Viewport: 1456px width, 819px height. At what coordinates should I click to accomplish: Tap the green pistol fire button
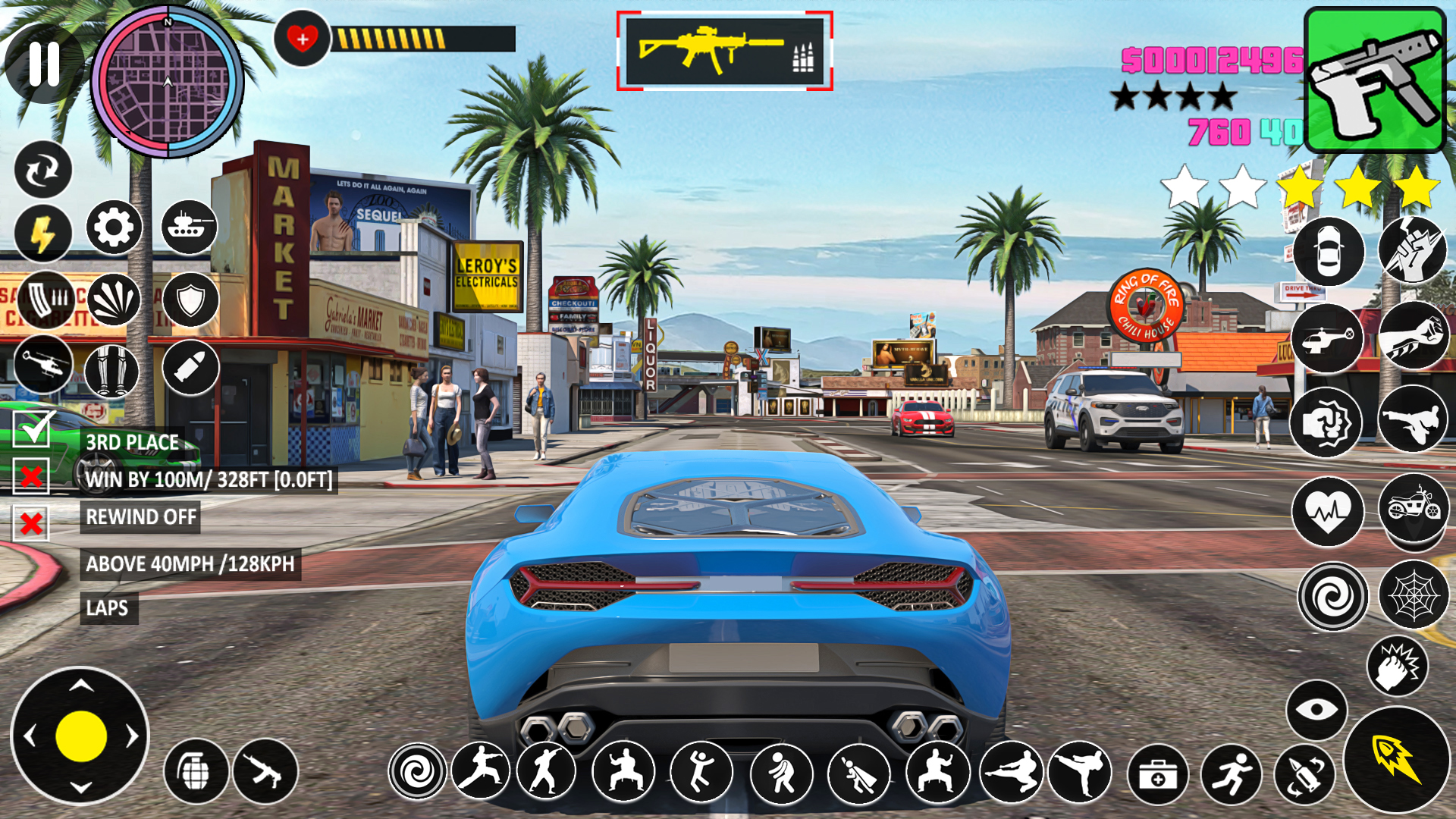[x=1374, y=80]
